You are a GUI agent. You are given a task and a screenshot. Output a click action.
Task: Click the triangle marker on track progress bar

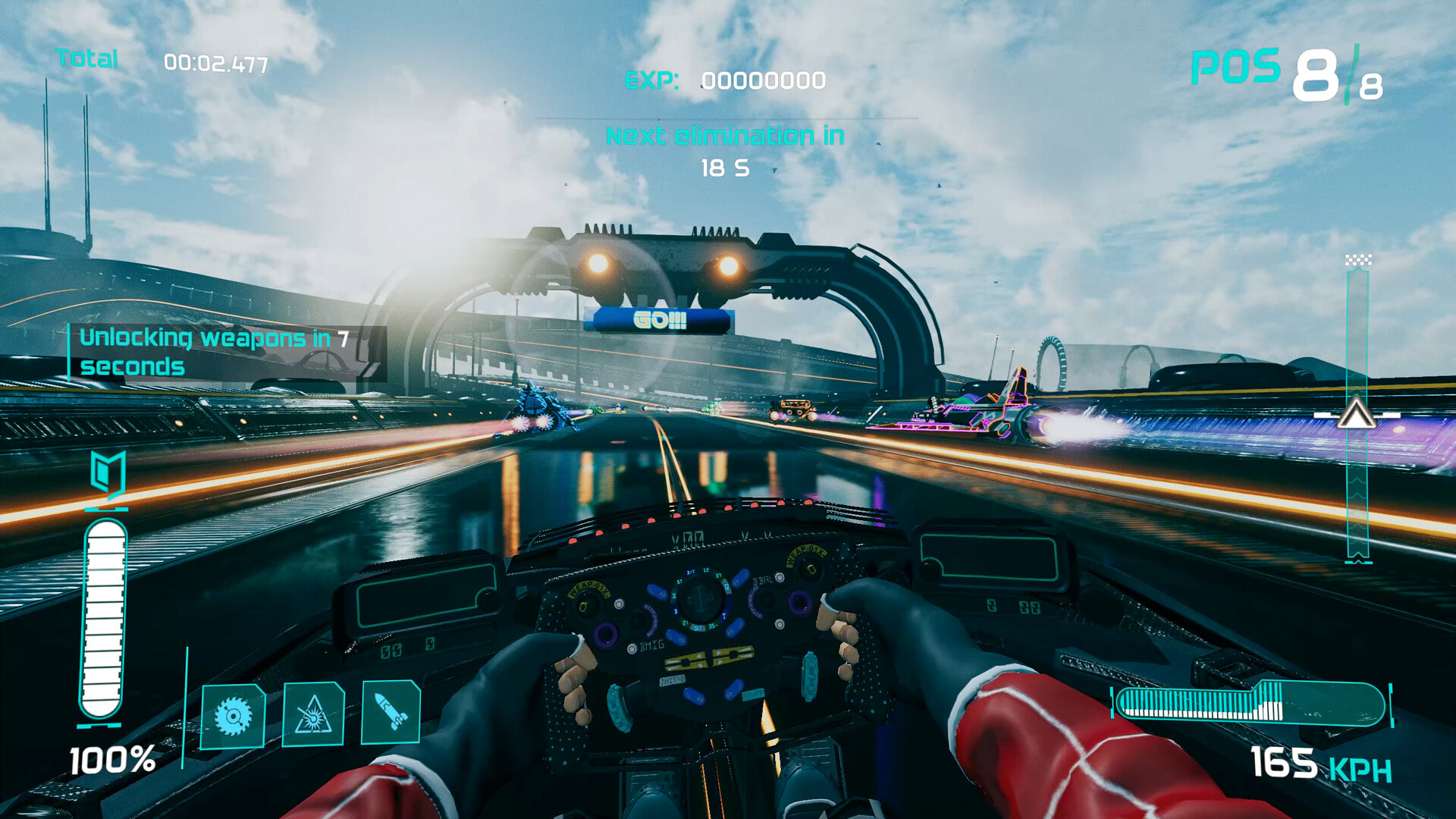tap(1356, 415)
